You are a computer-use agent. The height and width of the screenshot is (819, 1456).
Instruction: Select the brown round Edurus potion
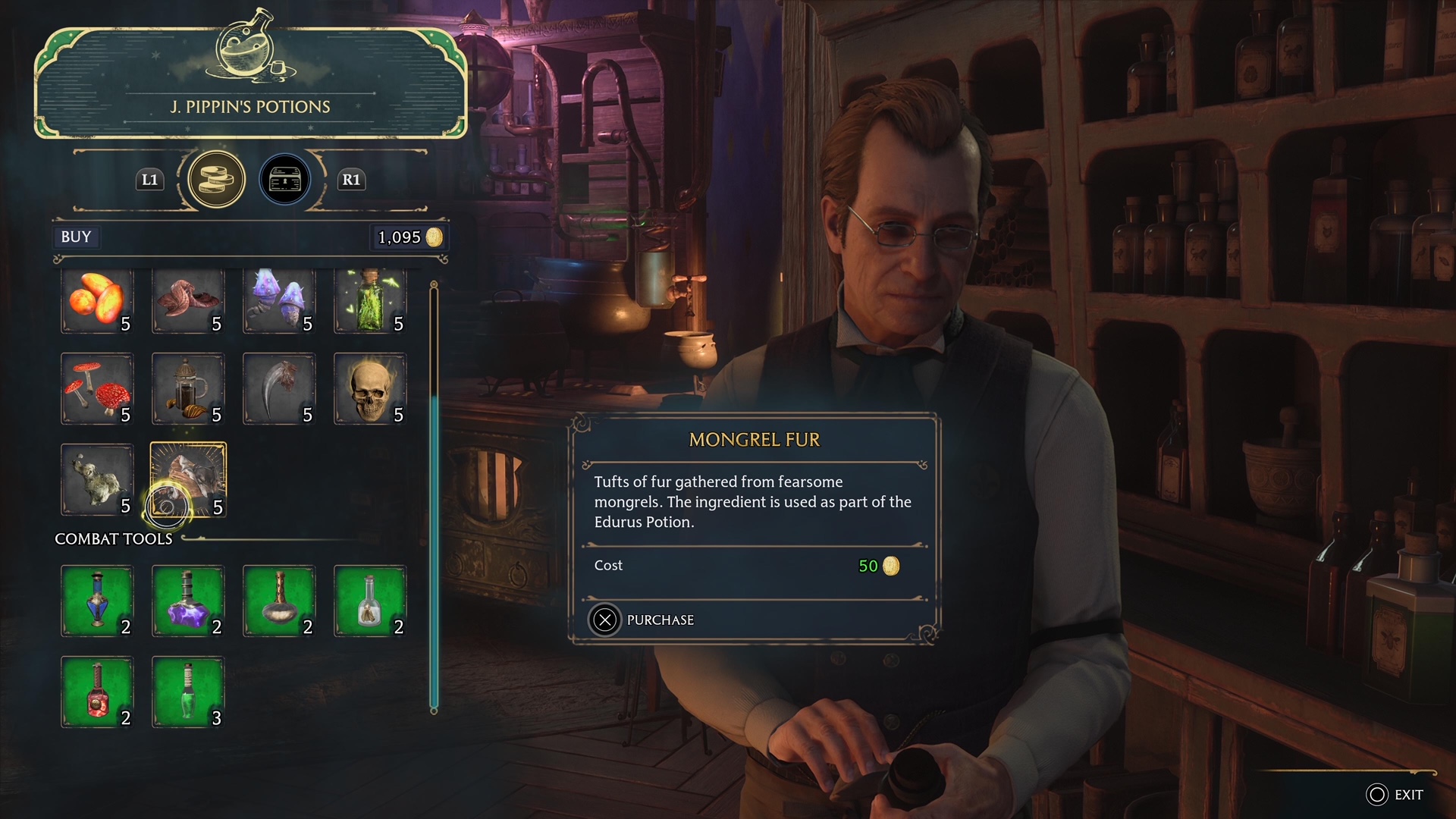279,601
